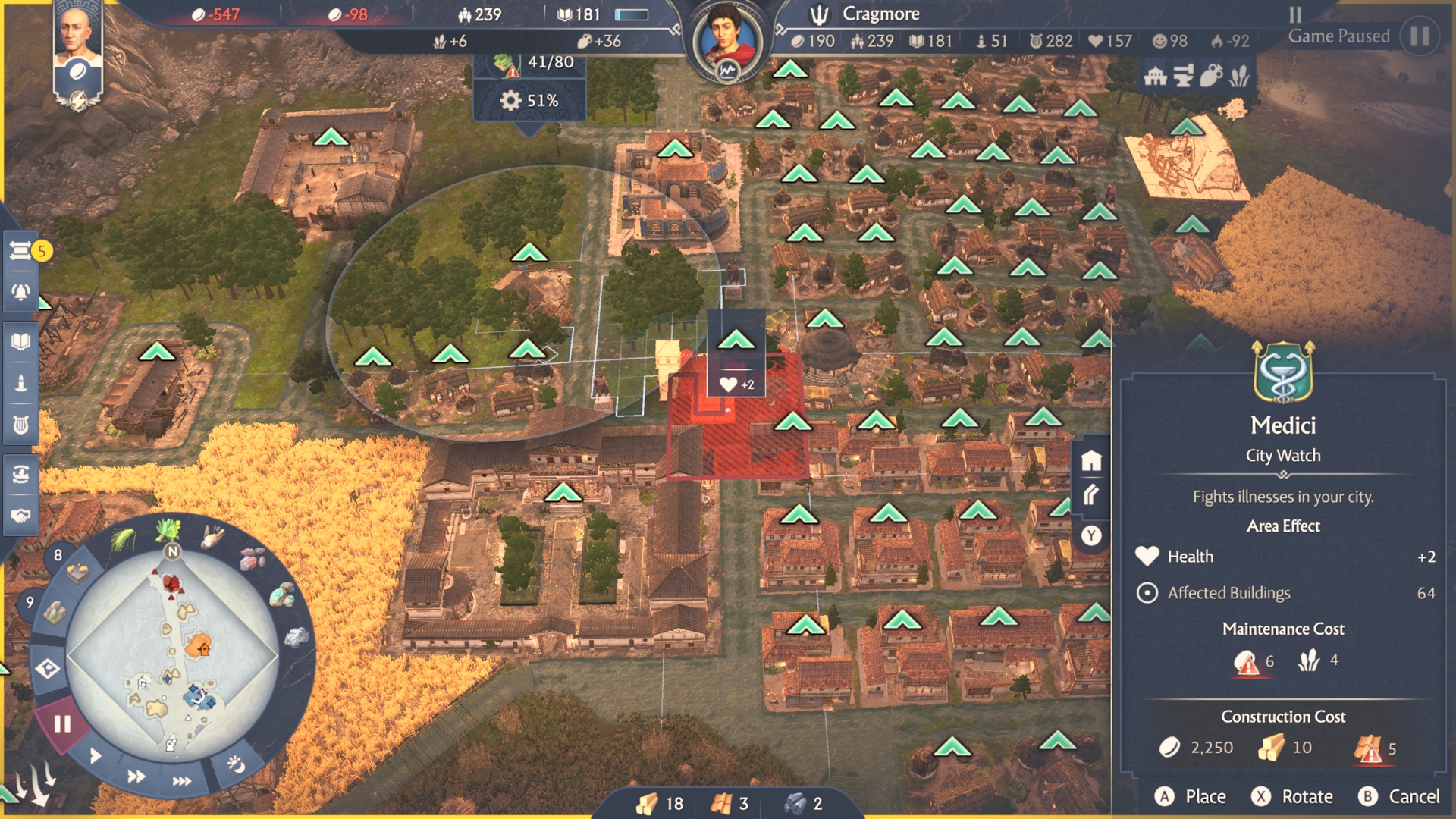Expand the home view button beside the map
This screenshot has width=1456, height=819.
(1092, 459)
